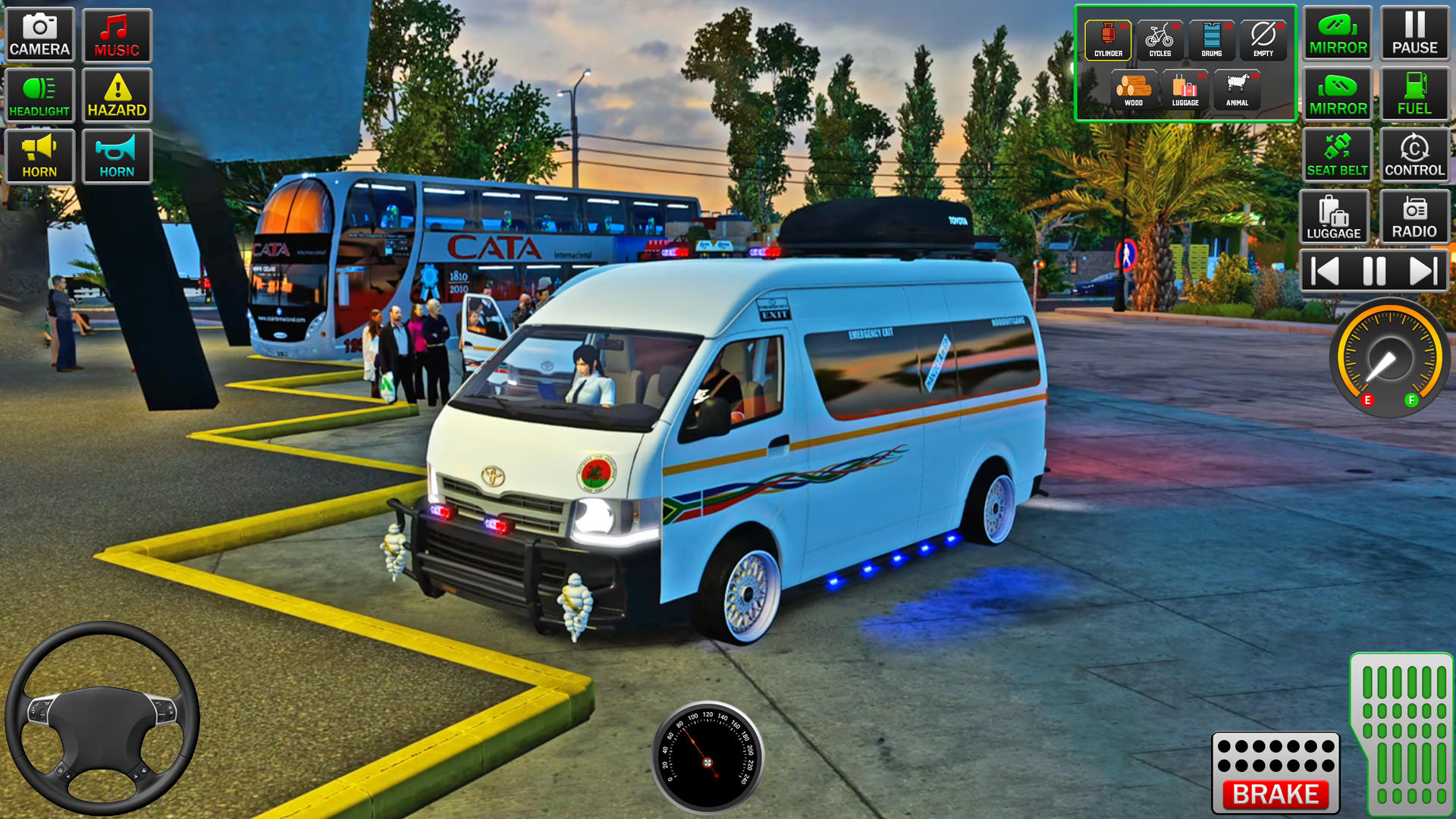Sound the loudspeaker Horn
Screen dimensions: 1456x819
pos(39,155)
